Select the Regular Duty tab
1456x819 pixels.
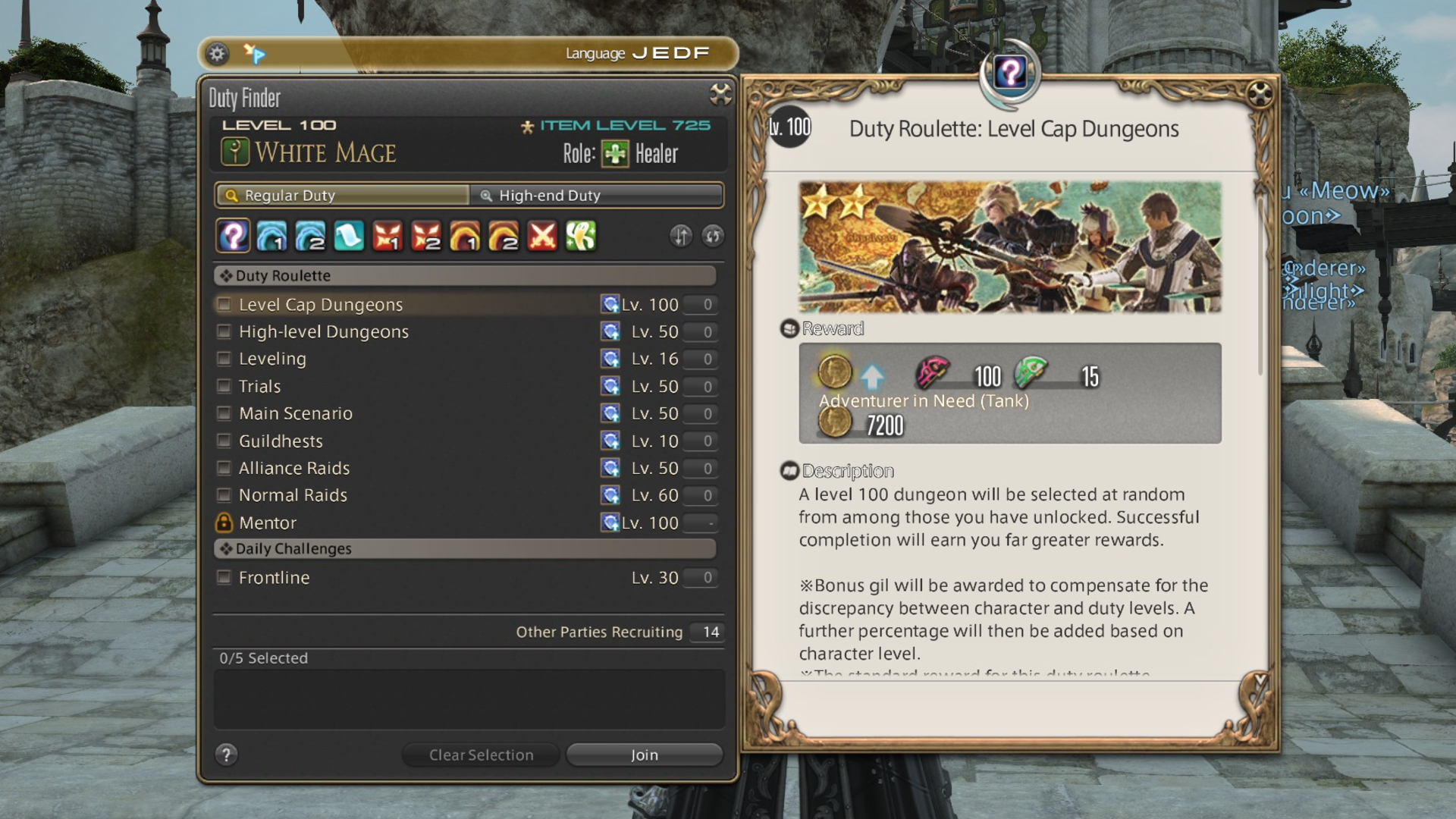tap(343, 196)
